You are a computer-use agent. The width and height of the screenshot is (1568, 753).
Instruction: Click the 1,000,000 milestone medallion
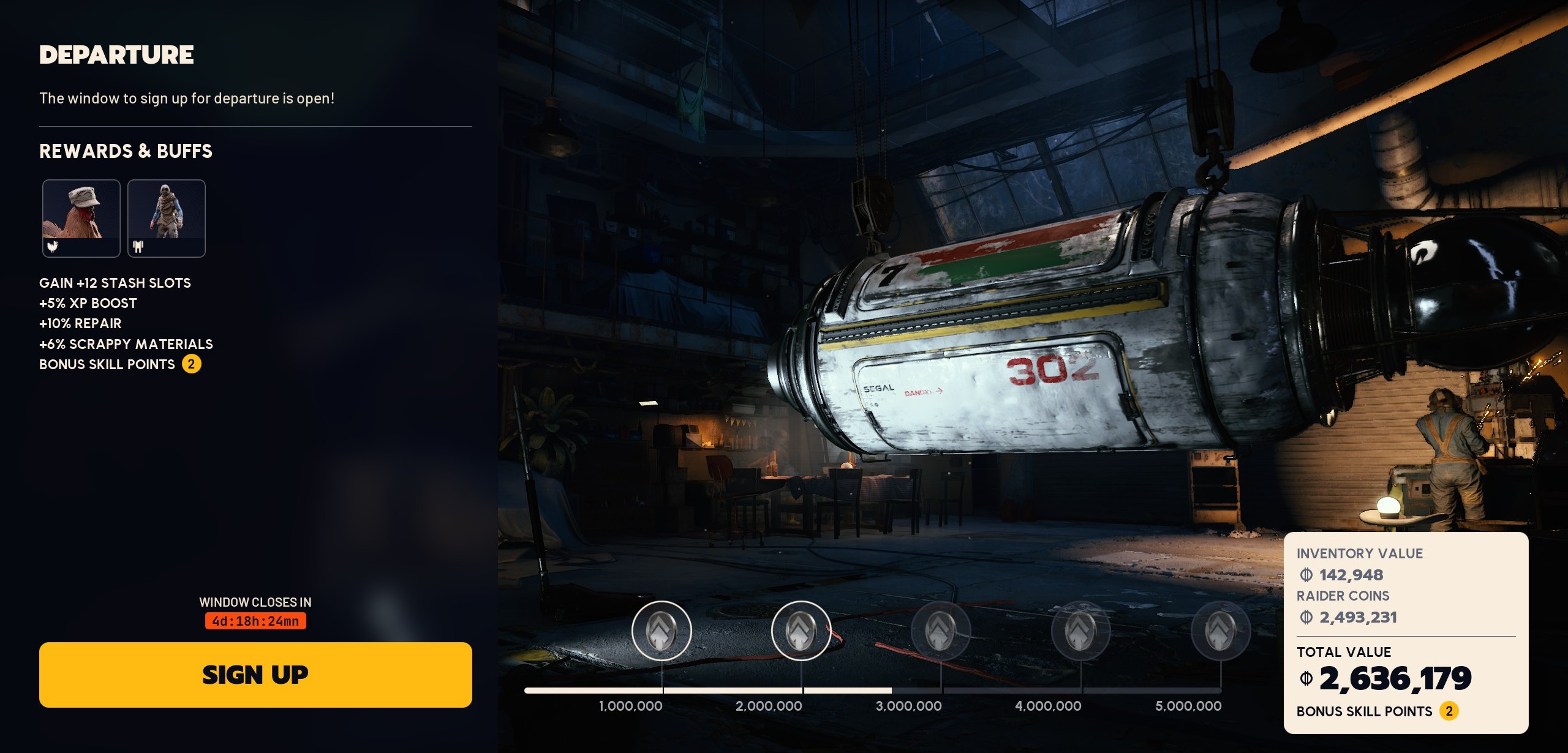click(661, 631)
